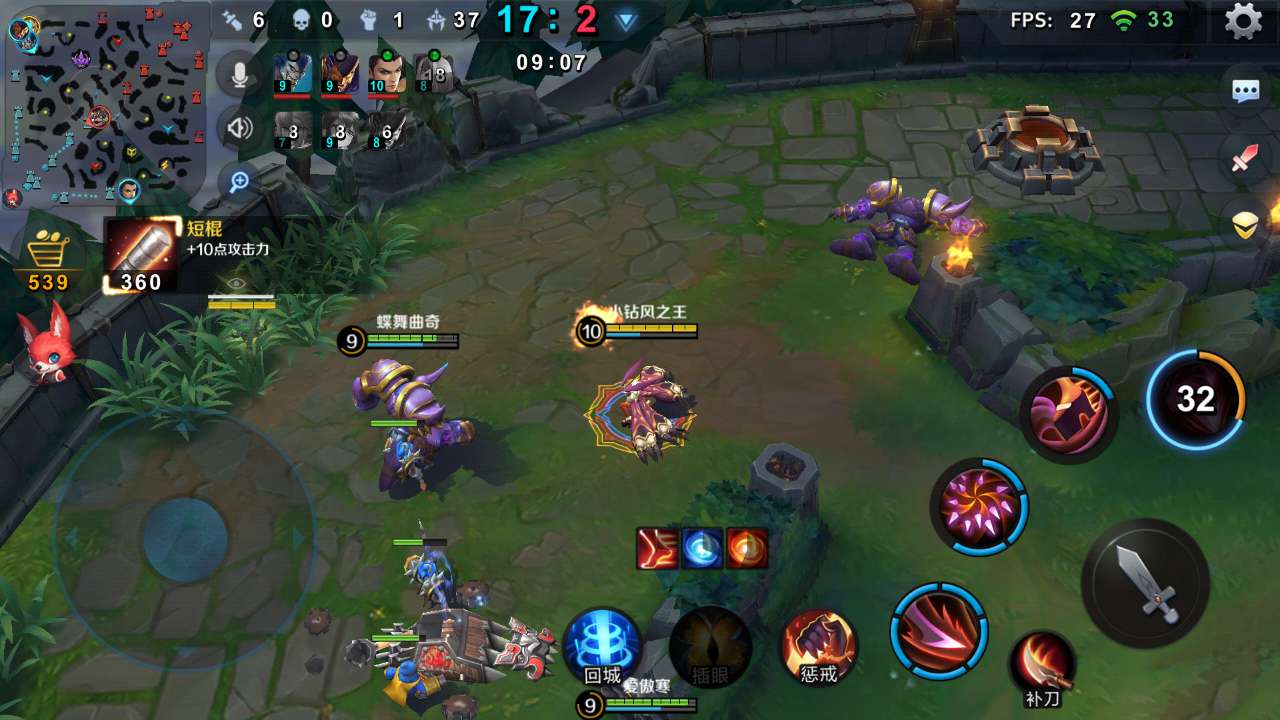This screenshot has height=720, width=1280.
Task: Cast the purple spiral second skill
Action: pyautogui.click(x=978, y=507)
